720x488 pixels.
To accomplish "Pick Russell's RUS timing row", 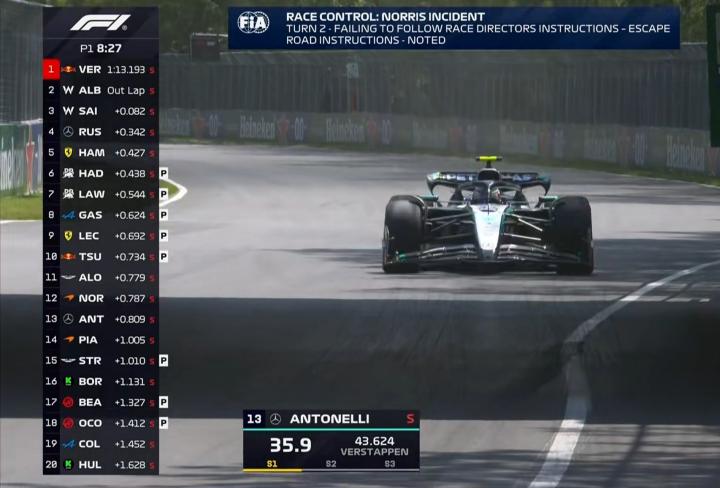I will tap(100, 131).
